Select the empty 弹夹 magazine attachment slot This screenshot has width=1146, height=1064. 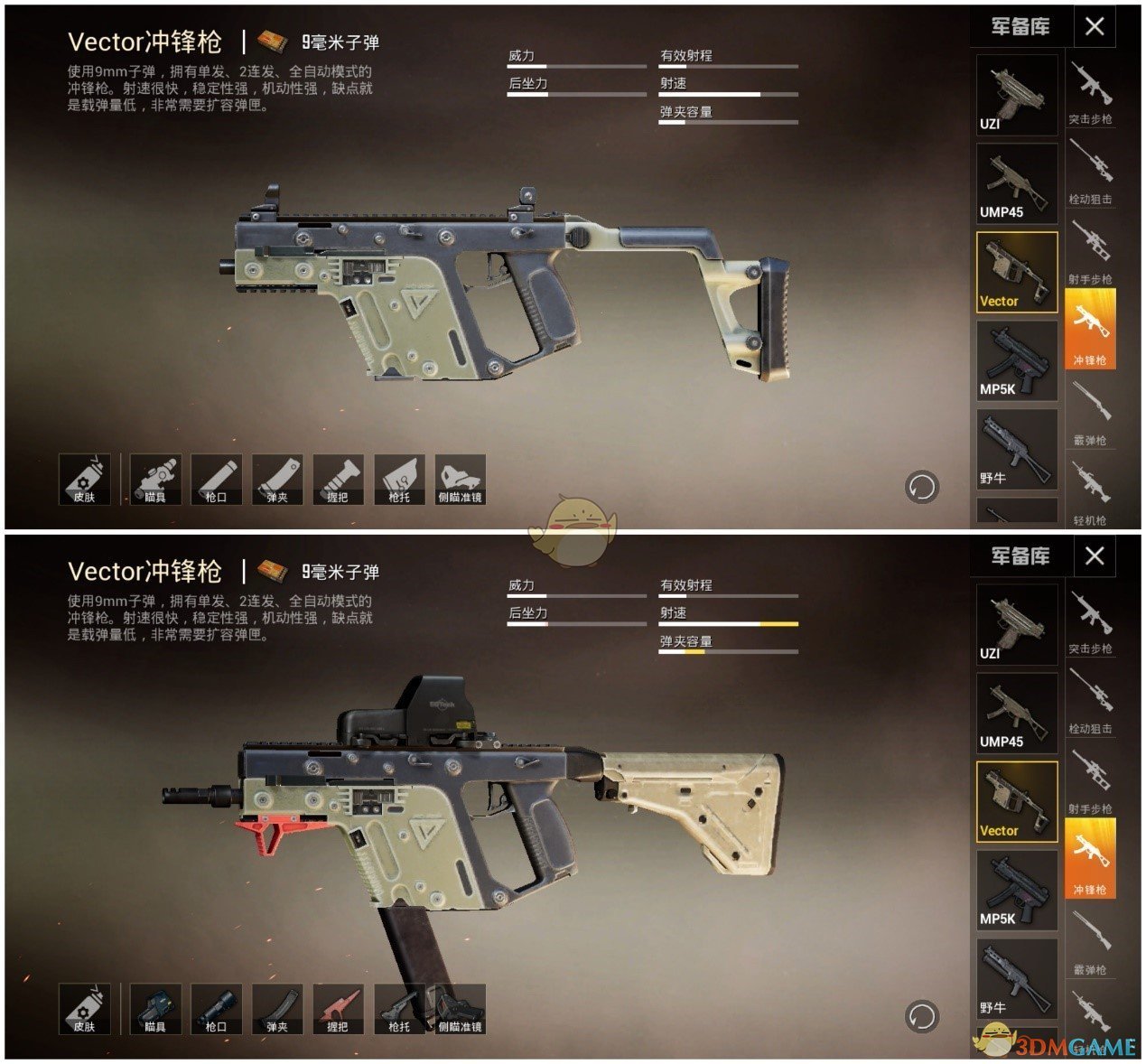coord(277,479)
